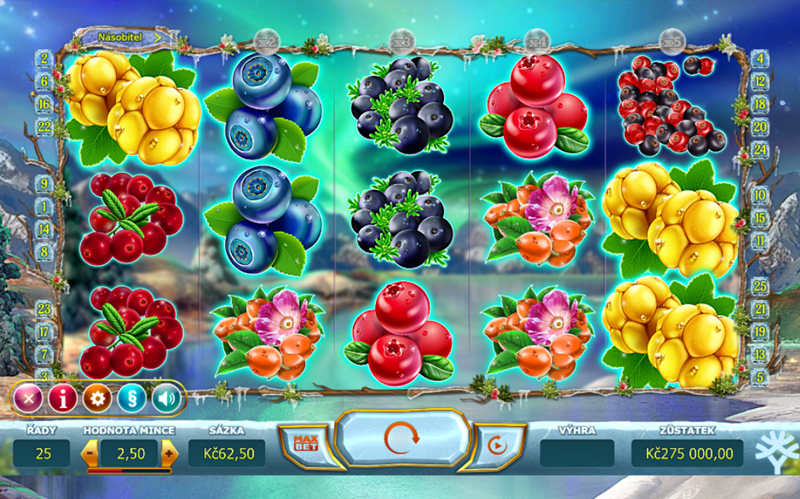Close the menu with the pink X icon
This screenshot has width=800, height=499.
[x=28, y=398]
